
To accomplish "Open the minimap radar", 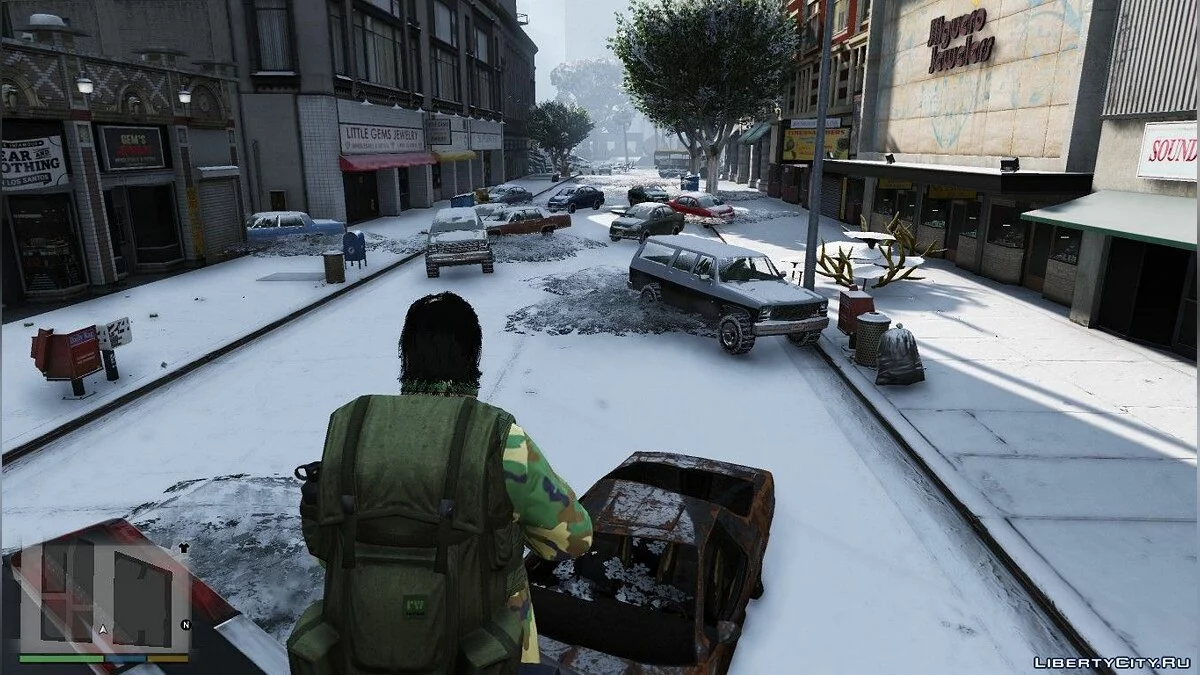I will coord(105,597).
